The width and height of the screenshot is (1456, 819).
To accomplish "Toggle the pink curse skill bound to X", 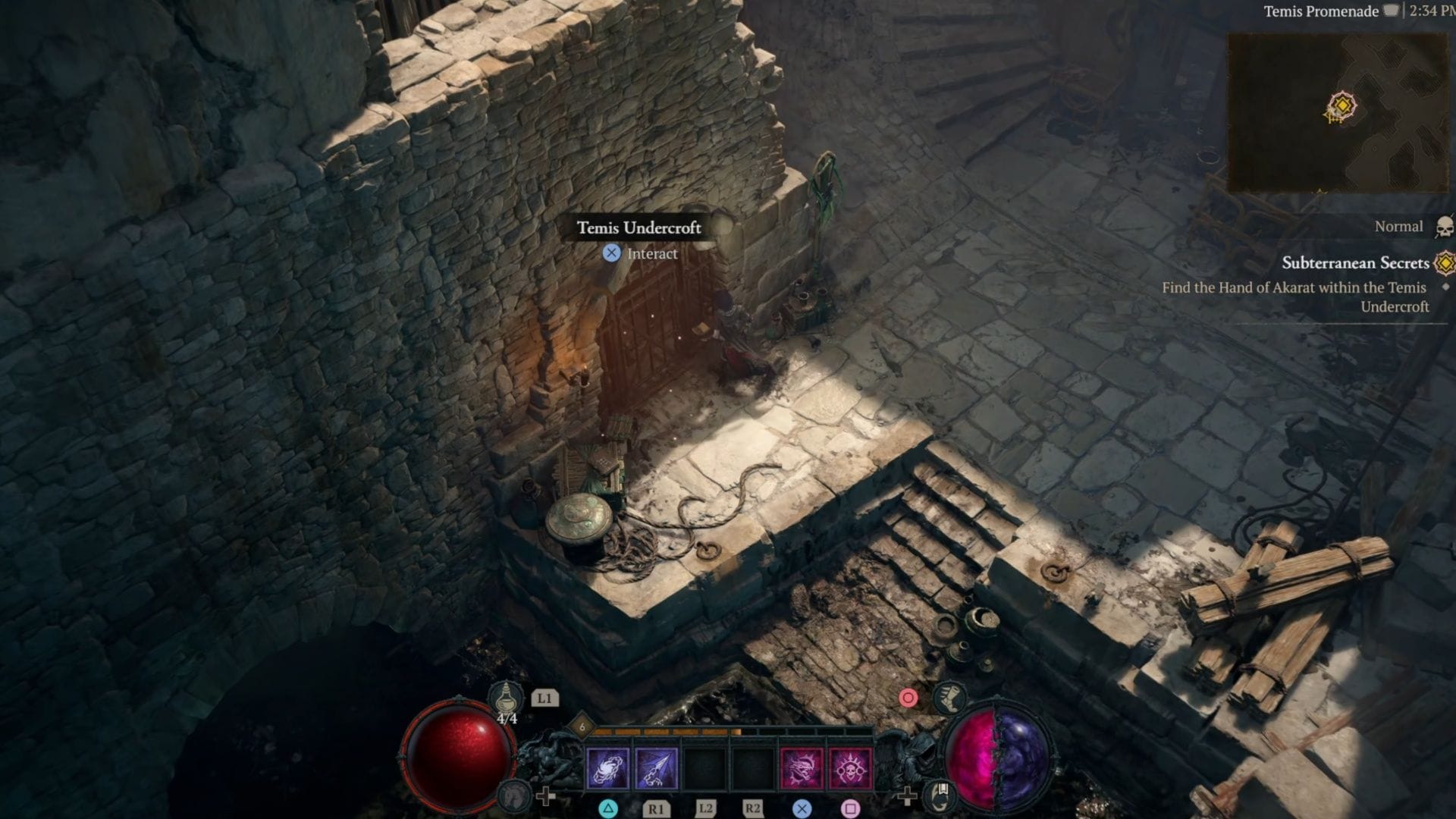I will (802, 770).
